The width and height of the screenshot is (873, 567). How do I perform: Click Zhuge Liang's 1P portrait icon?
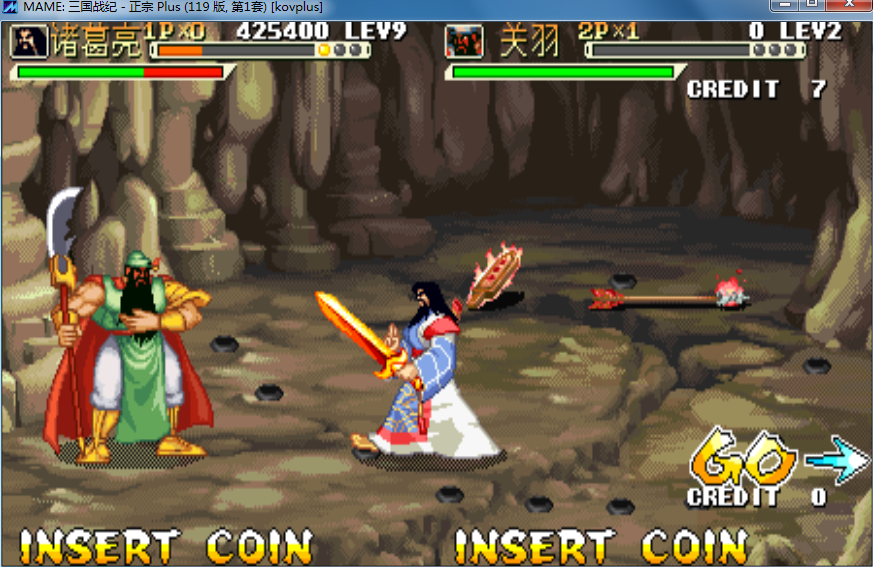click(27, 42)
